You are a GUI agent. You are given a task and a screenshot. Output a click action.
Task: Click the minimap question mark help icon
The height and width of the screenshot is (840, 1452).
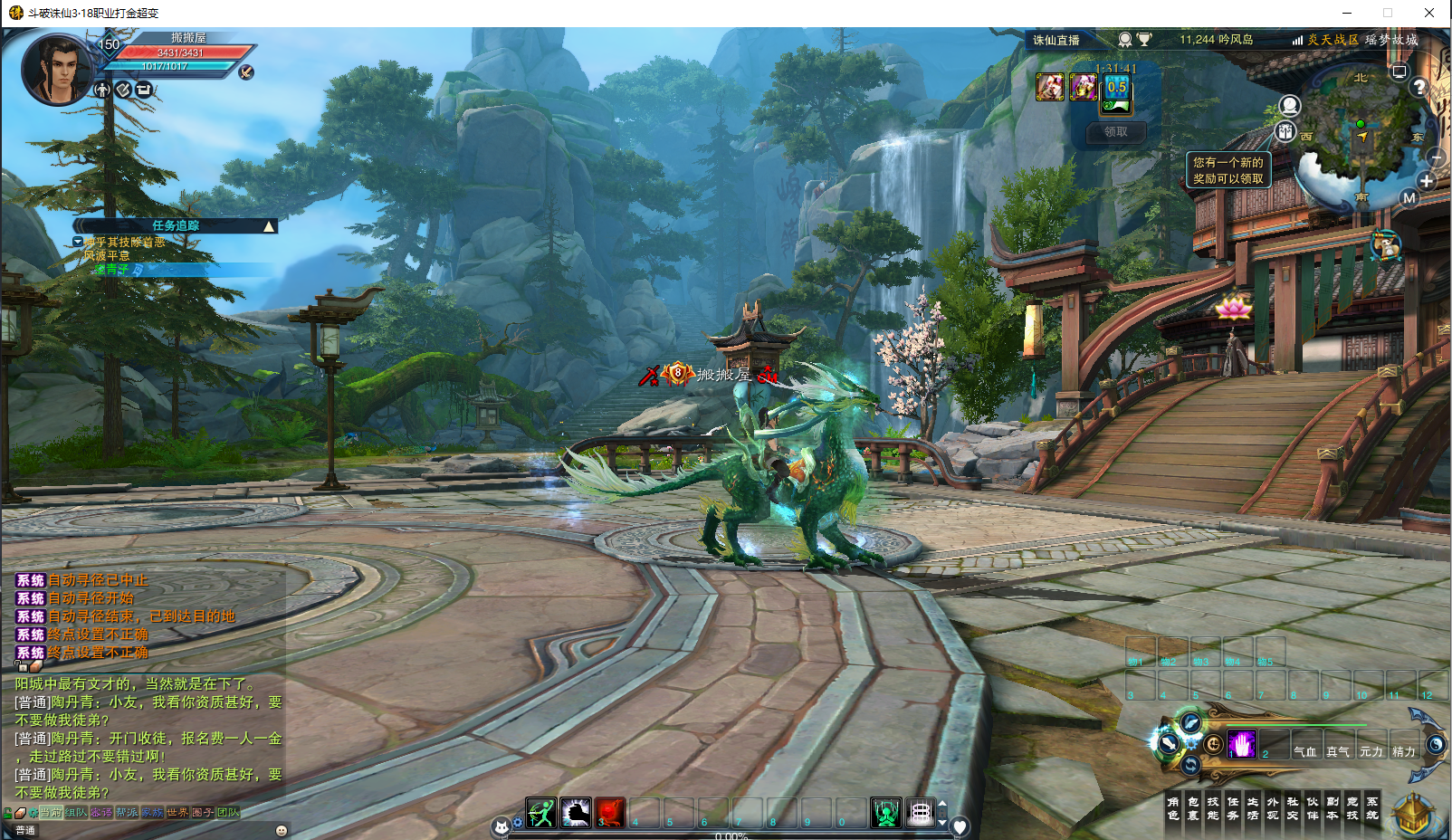click(x=1419, y=87)
